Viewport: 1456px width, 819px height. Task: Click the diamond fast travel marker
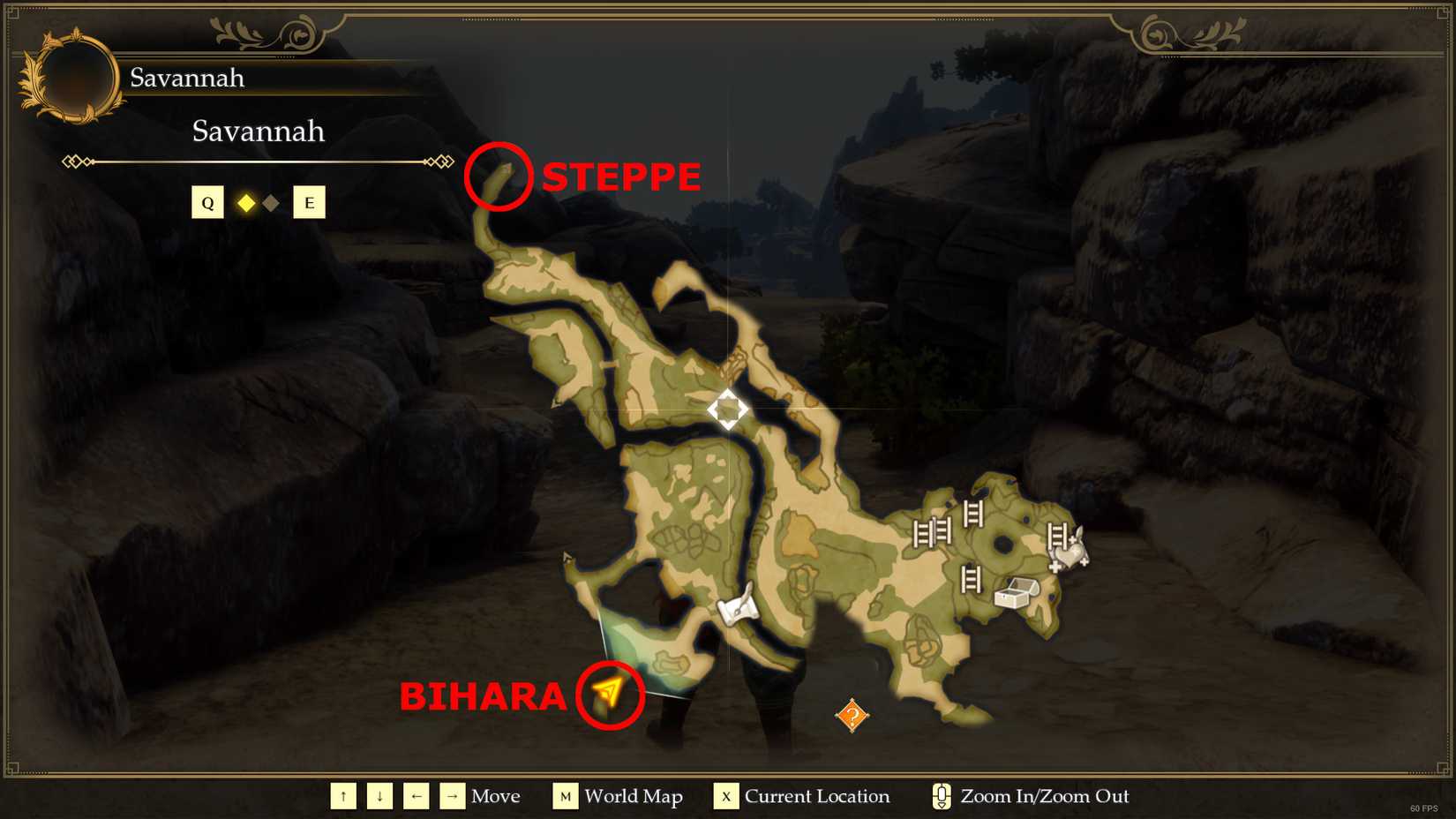(728, 408)
